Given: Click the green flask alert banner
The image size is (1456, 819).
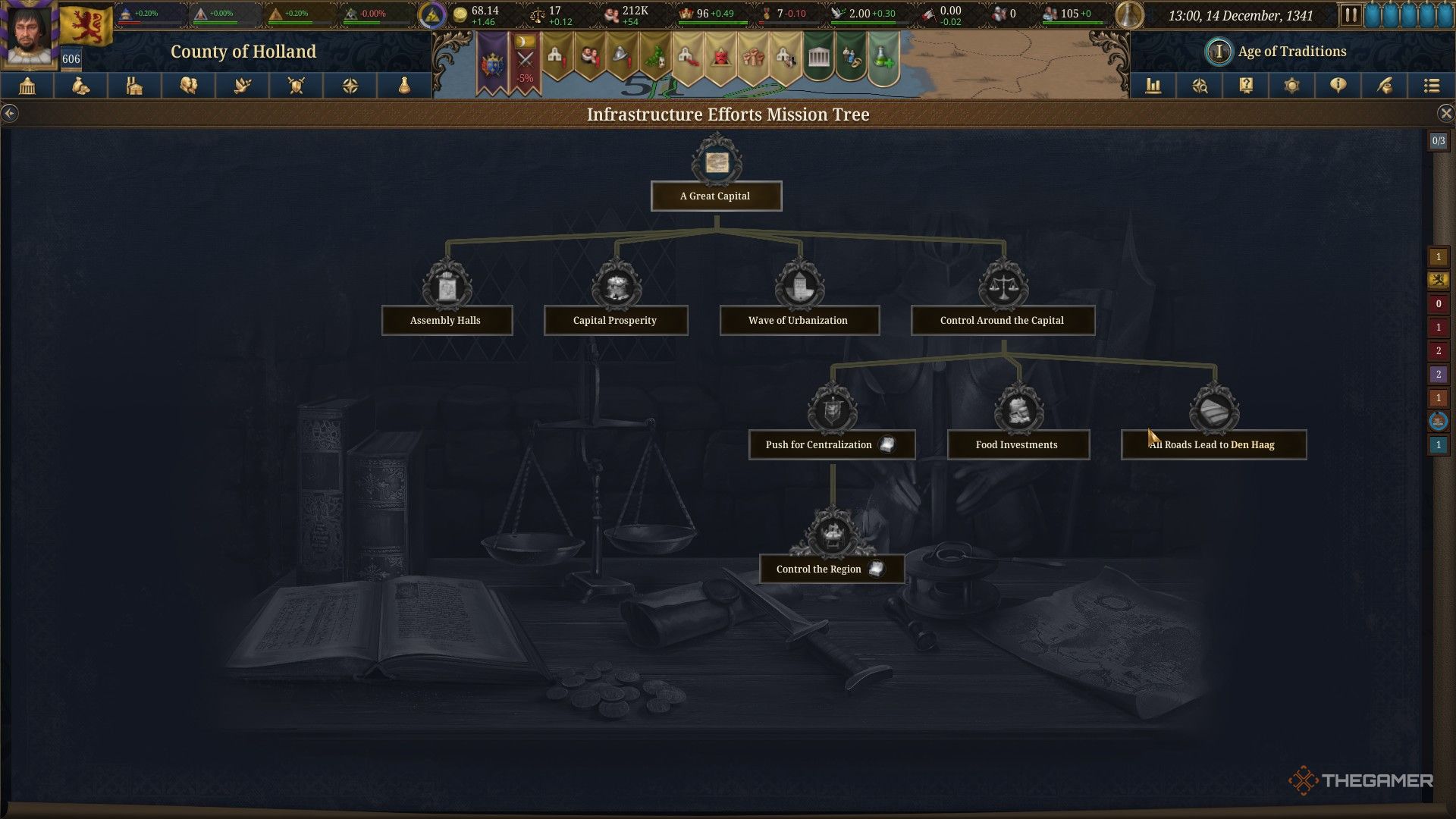Looking at the screenshot, I should [882, 57].
